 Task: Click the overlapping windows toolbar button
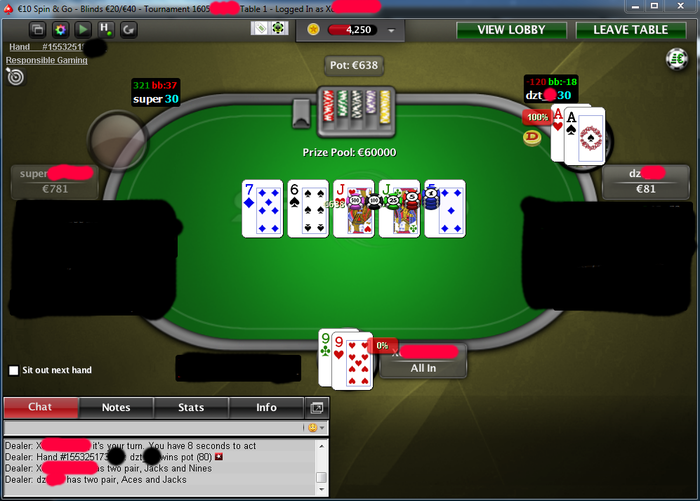[36, 30]
